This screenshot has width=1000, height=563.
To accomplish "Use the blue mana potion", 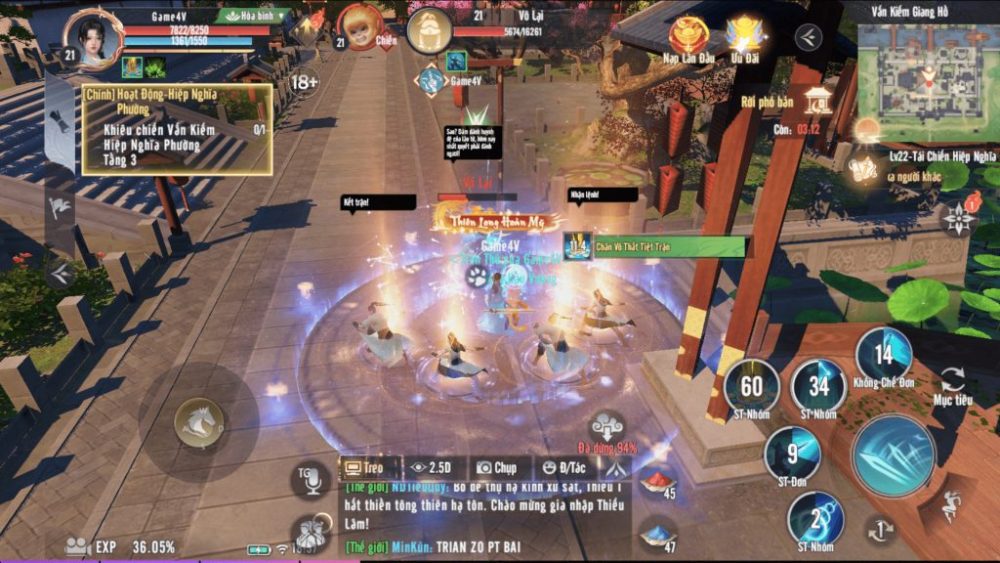I will click(x=656, y=534).
